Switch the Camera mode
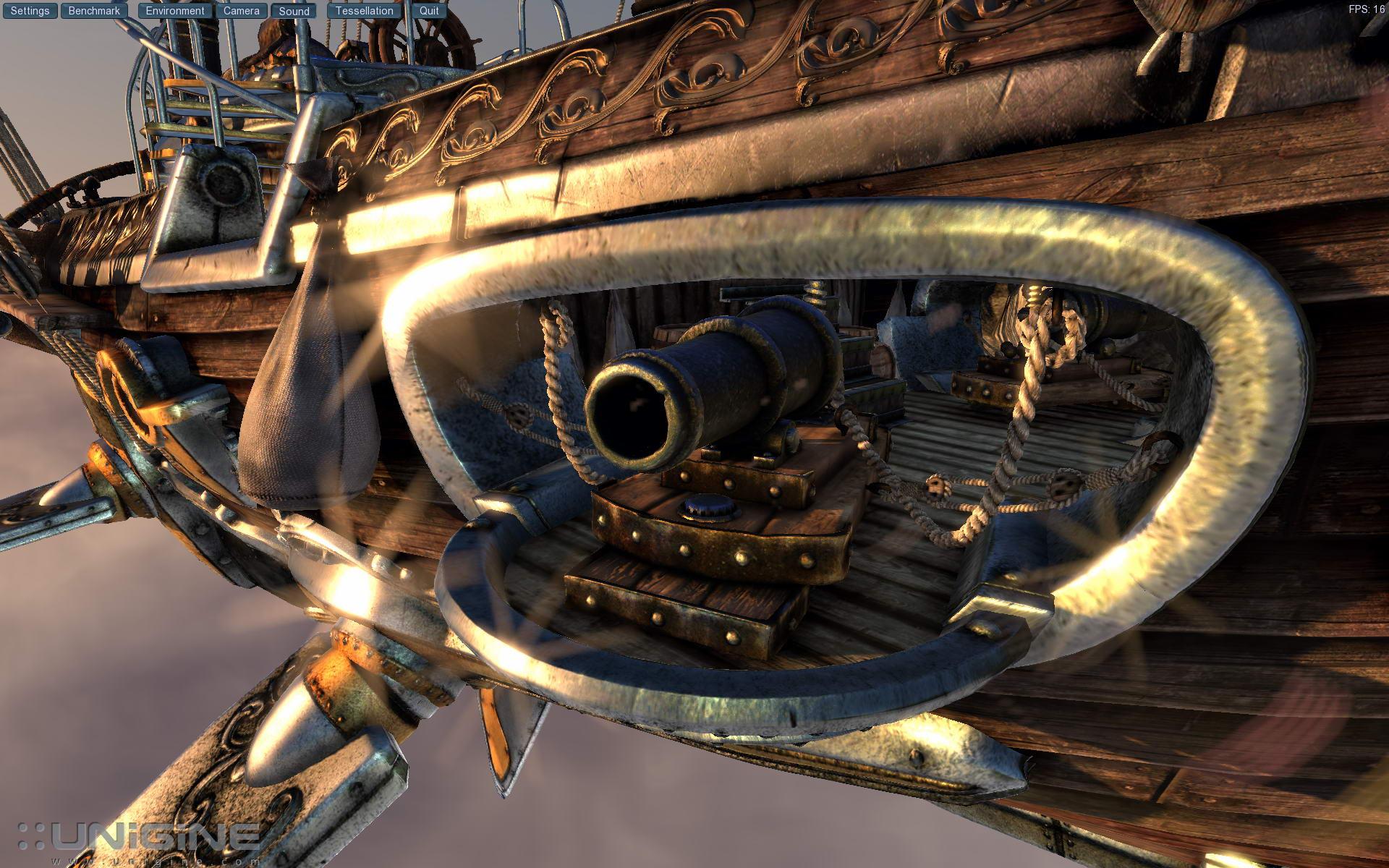Image resolution: width=1389 pixels, height=868 pixels. pos(241,11)
